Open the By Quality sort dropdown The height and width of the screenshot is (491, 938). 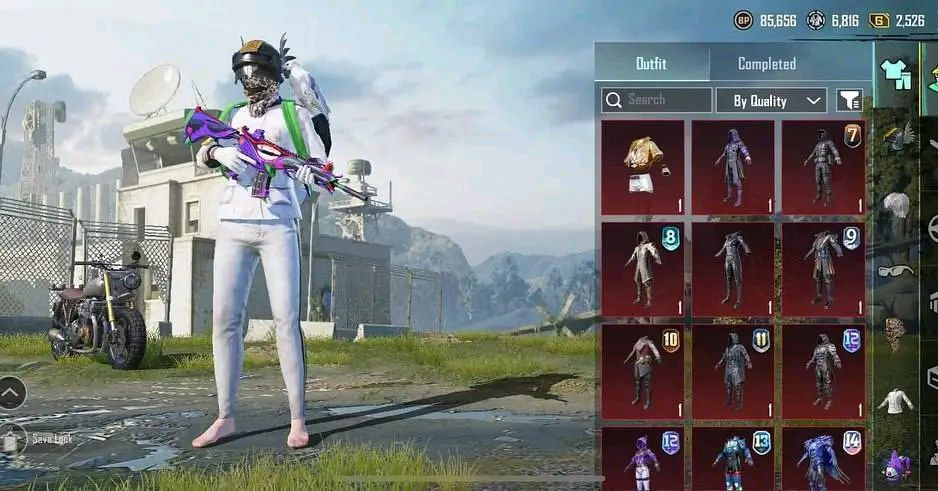coord(771,100)
